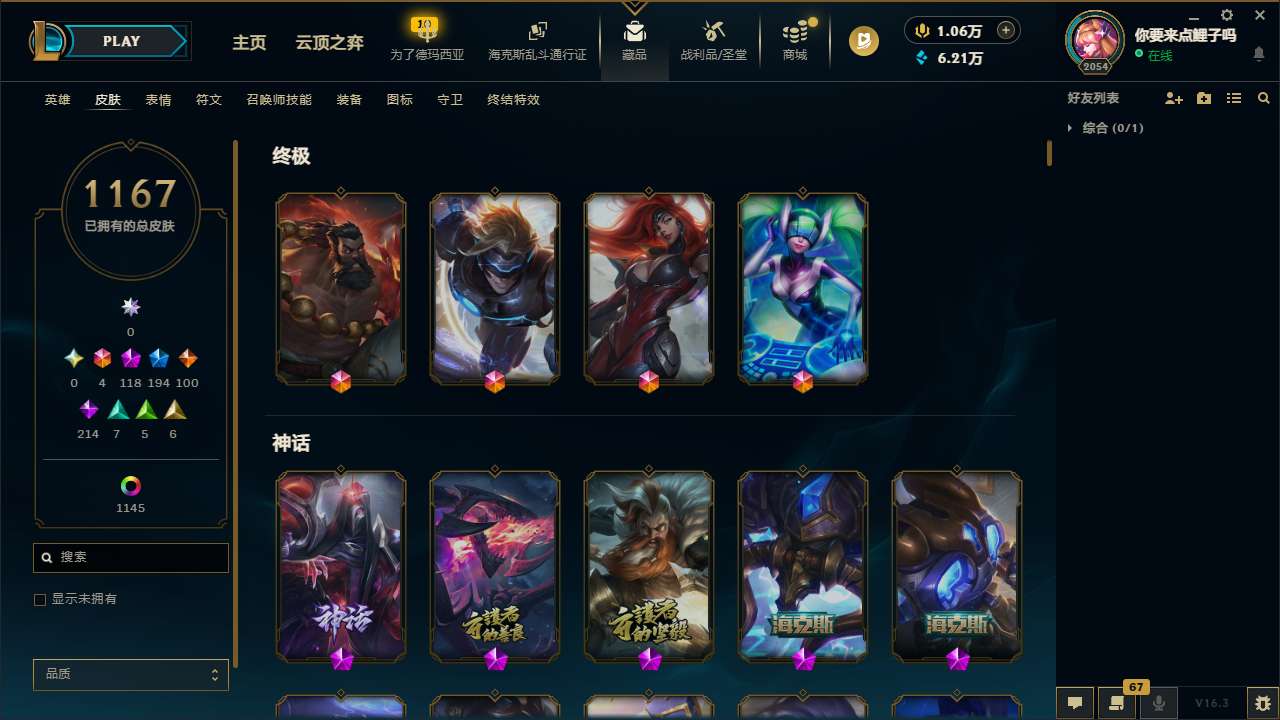Open missions icon showing 67 badge
Screen dimensions: 1280x720
click(x=1115, y=703)
